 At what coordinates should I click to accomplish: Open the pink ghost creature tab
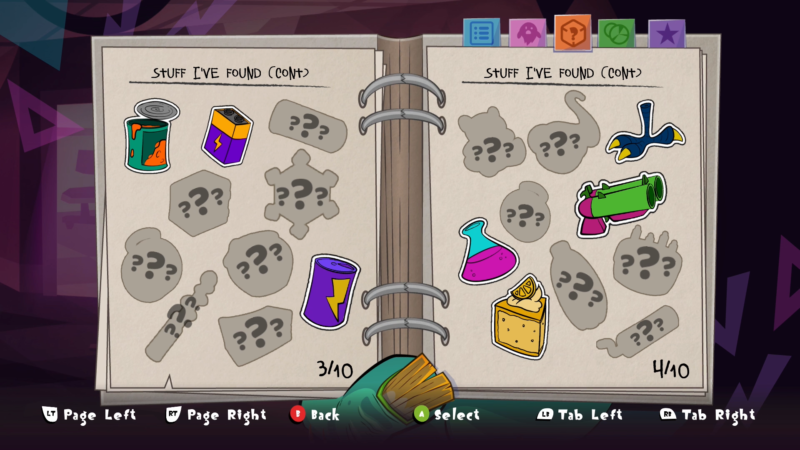tap(527, 33)
